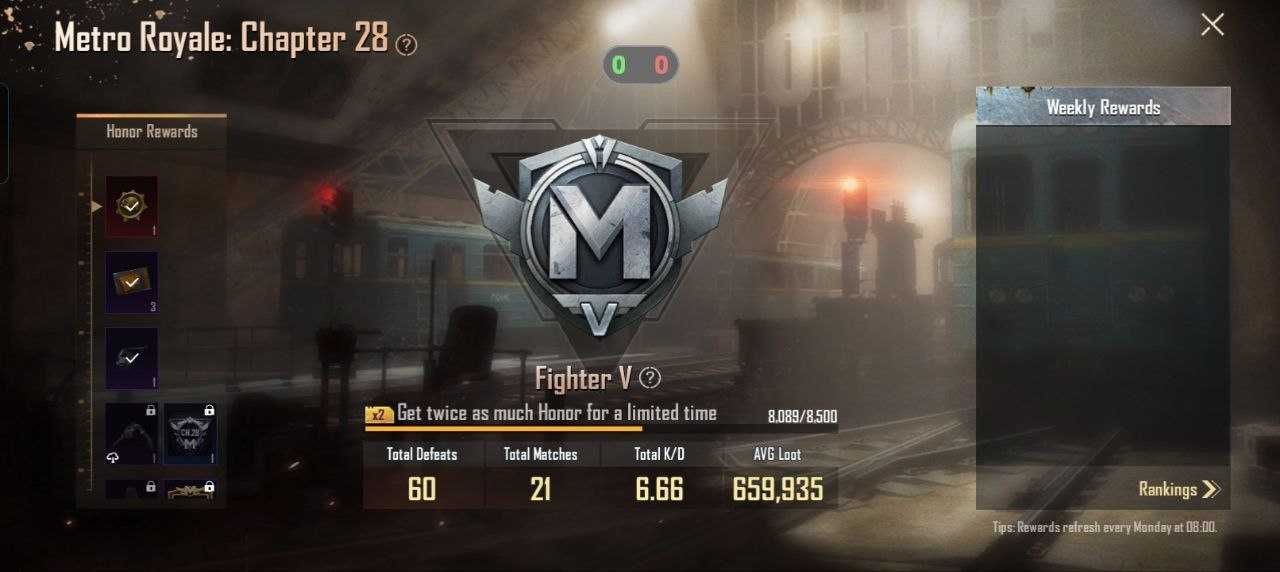This screenshot has height=572, width=1280.
Task: Close the Metro Royale chapter screen
Action: (x=1212, y=25)
